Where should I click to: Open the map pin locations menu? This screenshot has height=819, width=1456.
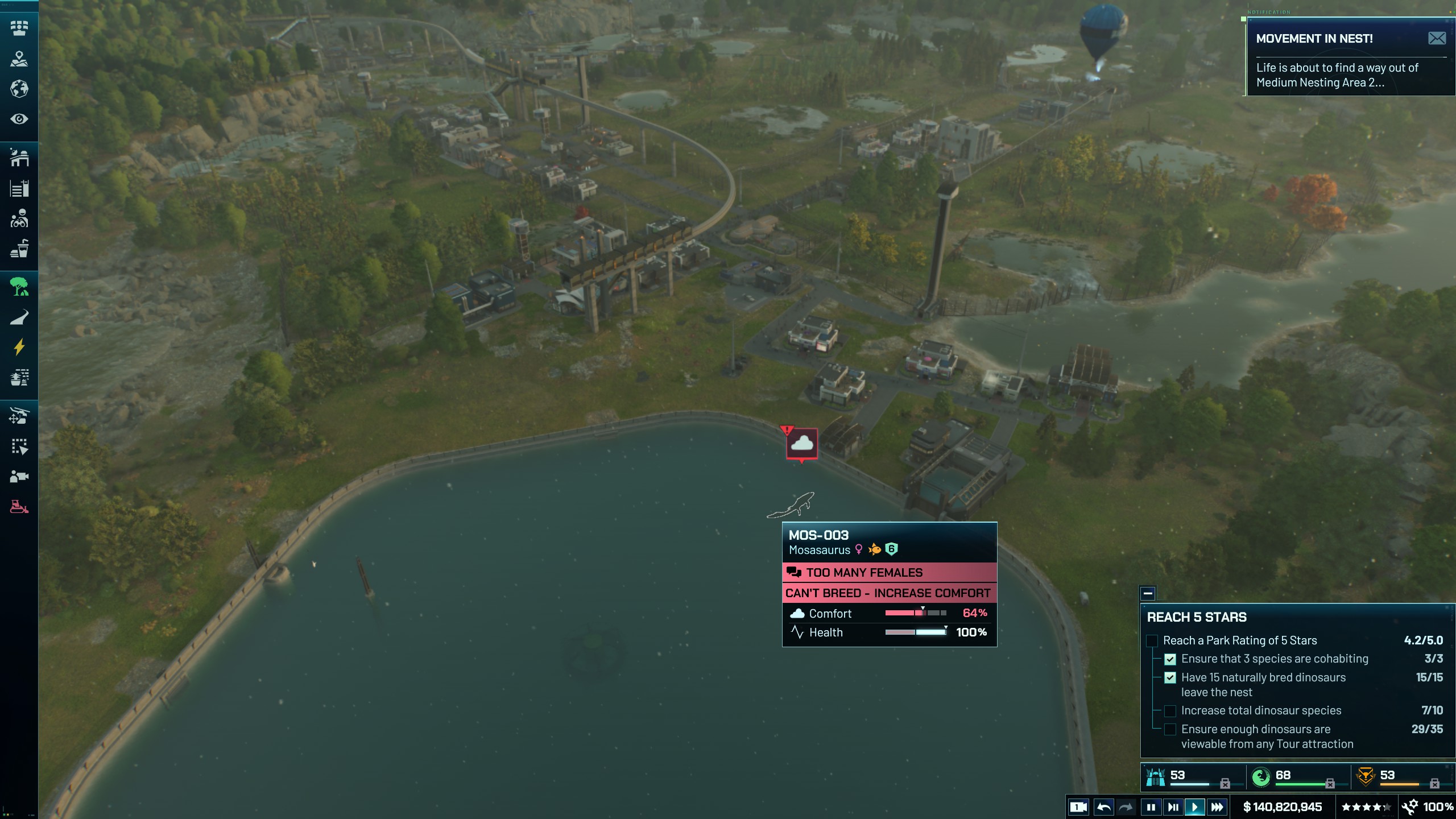click(x=19, y=59)
